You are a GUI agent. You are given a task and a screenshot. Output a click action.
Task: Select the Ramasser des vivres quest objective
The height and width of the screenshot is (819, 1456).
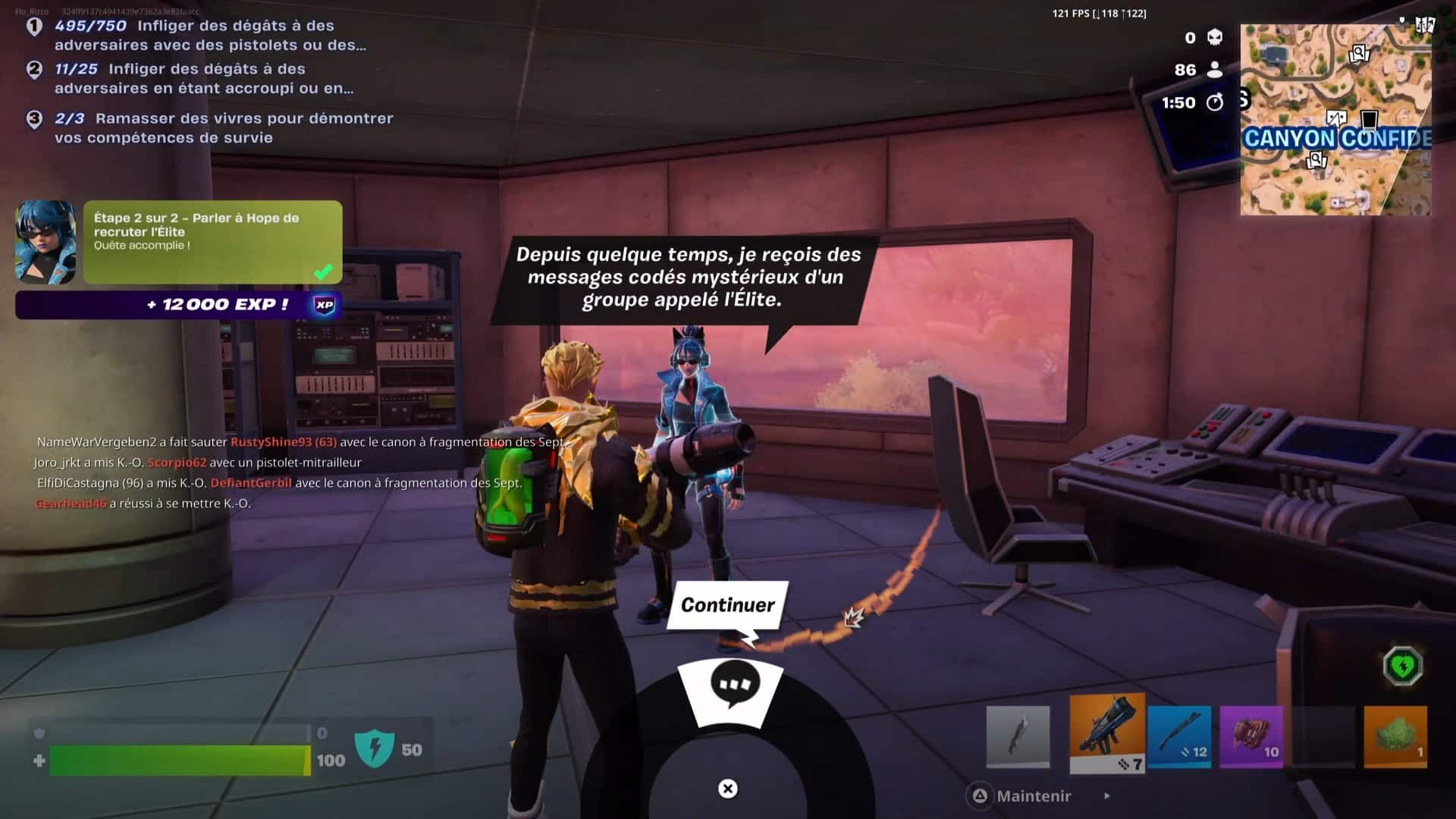point(223,127)
